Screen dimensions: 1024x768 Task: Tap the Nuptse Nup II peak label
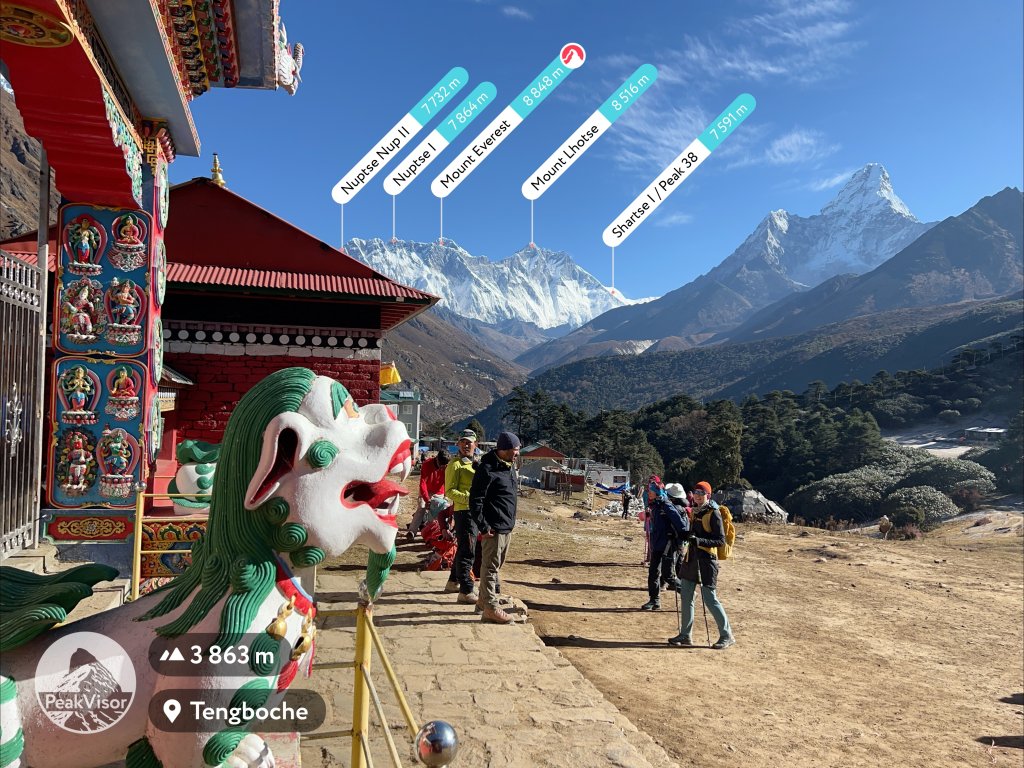(x=400, y=135)
